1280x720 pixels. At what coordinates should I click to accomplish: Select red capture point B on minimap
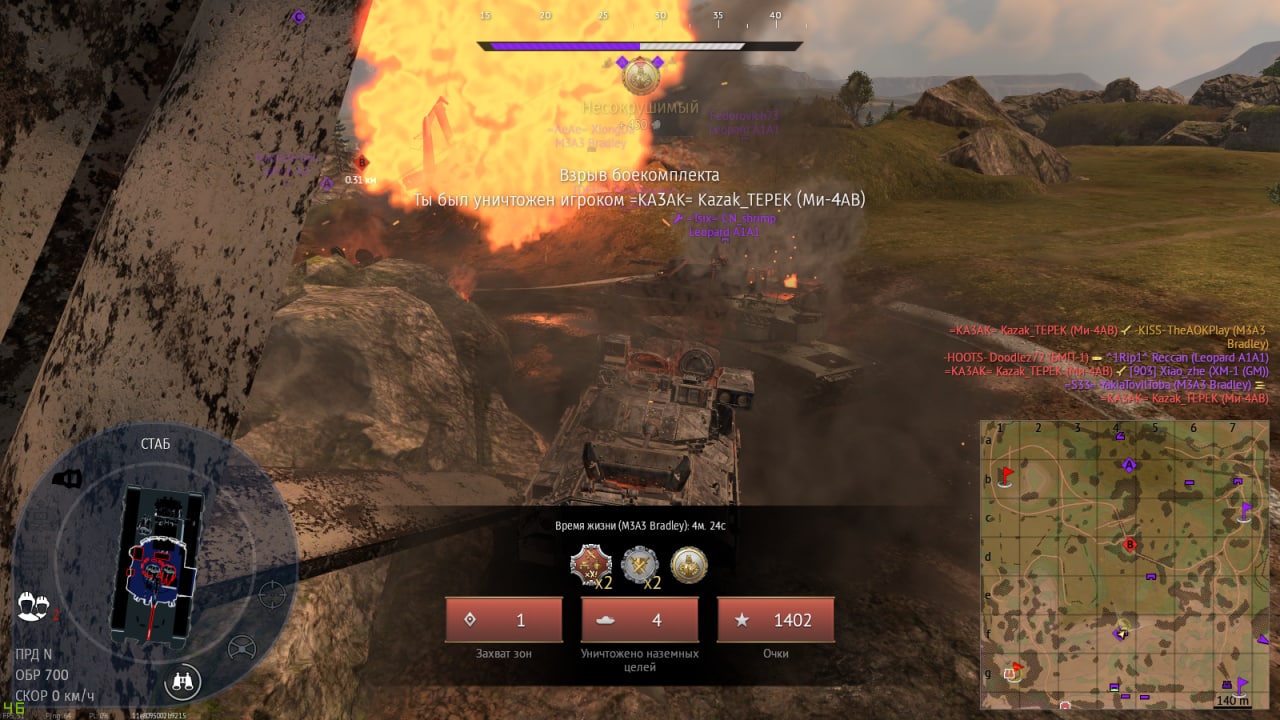(x=1130, y=545)
